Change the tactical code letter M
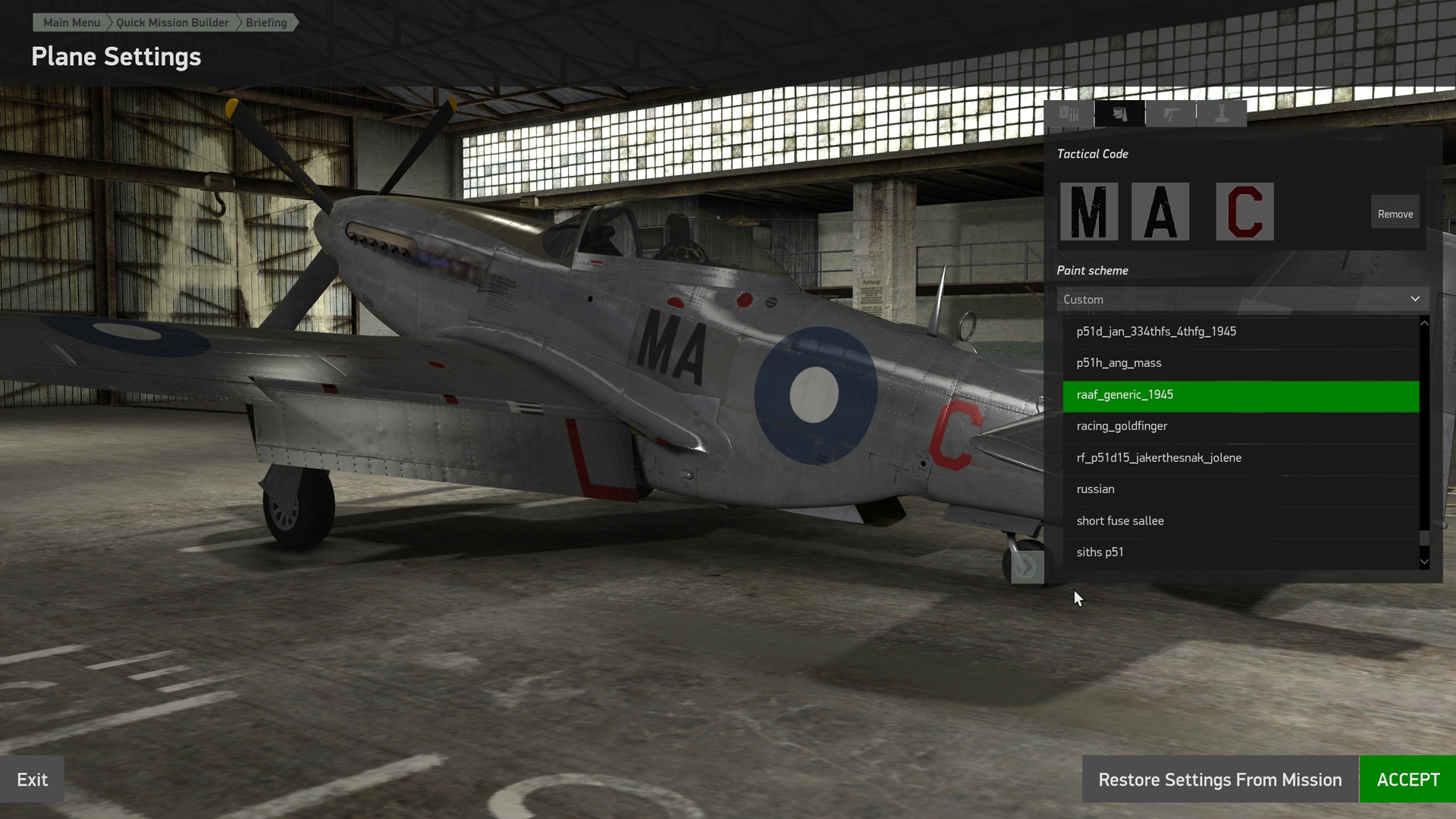 [x=1089, y=212]
